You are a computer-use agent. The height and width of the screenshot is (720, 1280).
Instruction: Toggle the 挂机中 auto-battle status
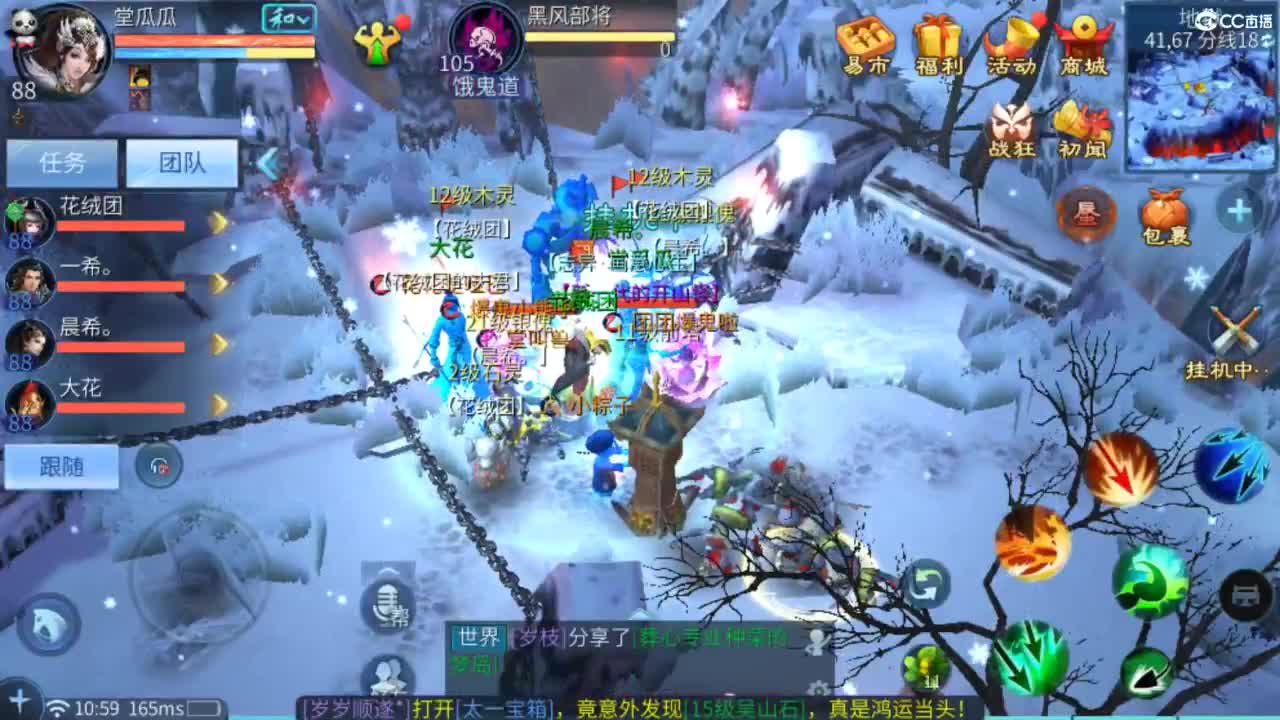[1236, 325]
